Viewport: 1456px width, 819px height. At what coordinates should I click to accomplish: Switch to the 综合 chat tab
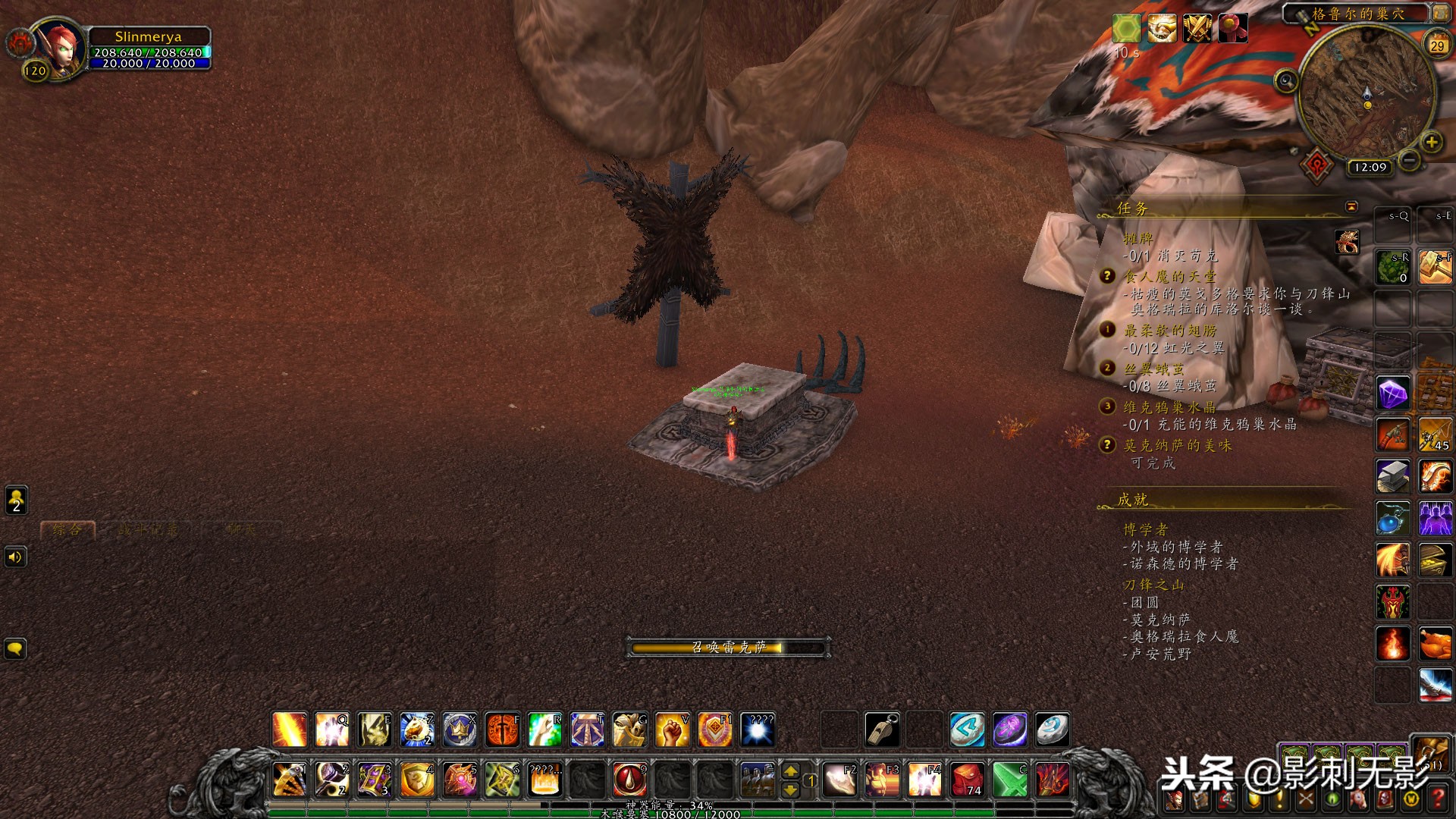click(67, 529)
